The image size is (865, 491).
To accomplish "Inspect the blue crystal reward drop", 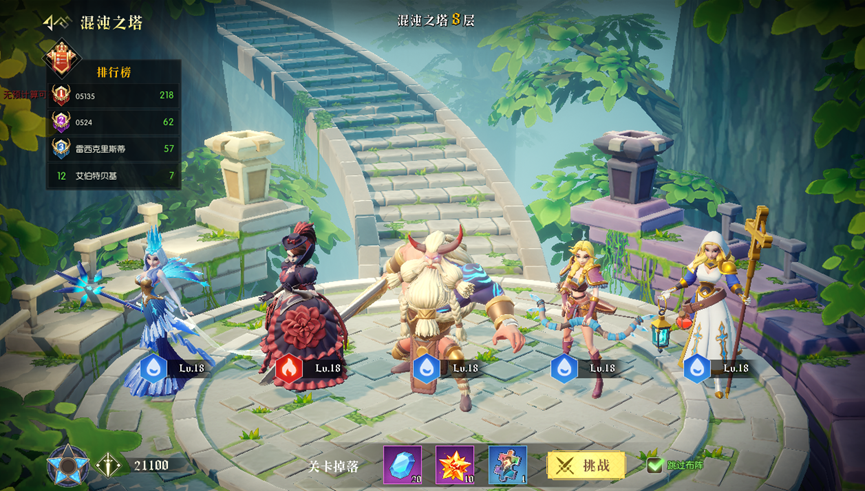I will (402, 464).
